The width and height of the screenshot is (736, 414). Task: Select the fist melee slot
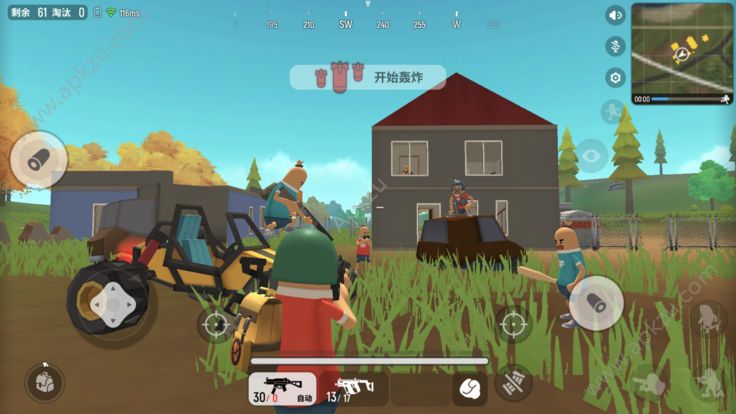click(x=469, y=388)
